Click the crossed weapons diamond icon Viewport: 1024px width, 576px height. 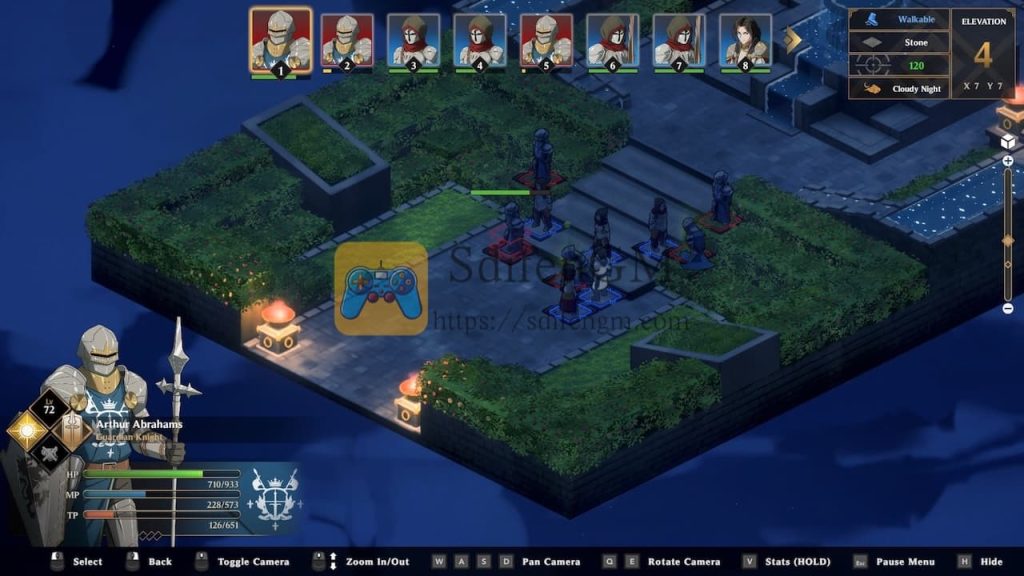click(48, 455)
